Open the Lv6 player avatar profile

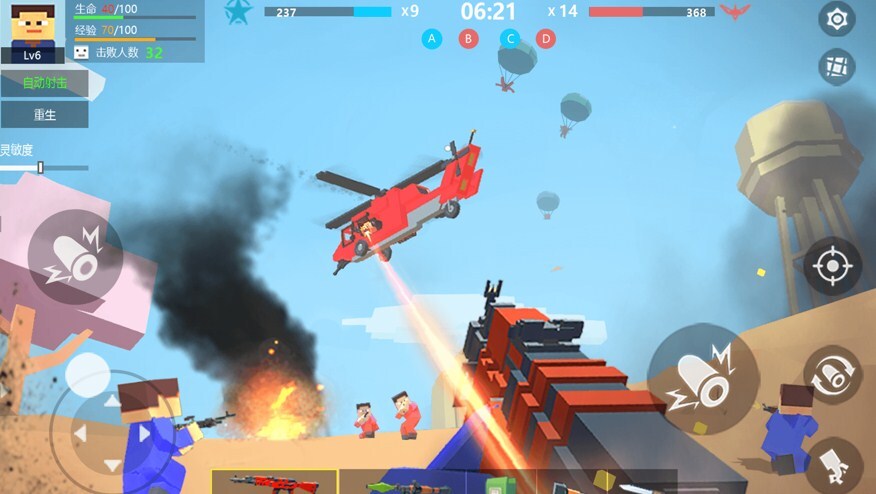tap(32, 31)
